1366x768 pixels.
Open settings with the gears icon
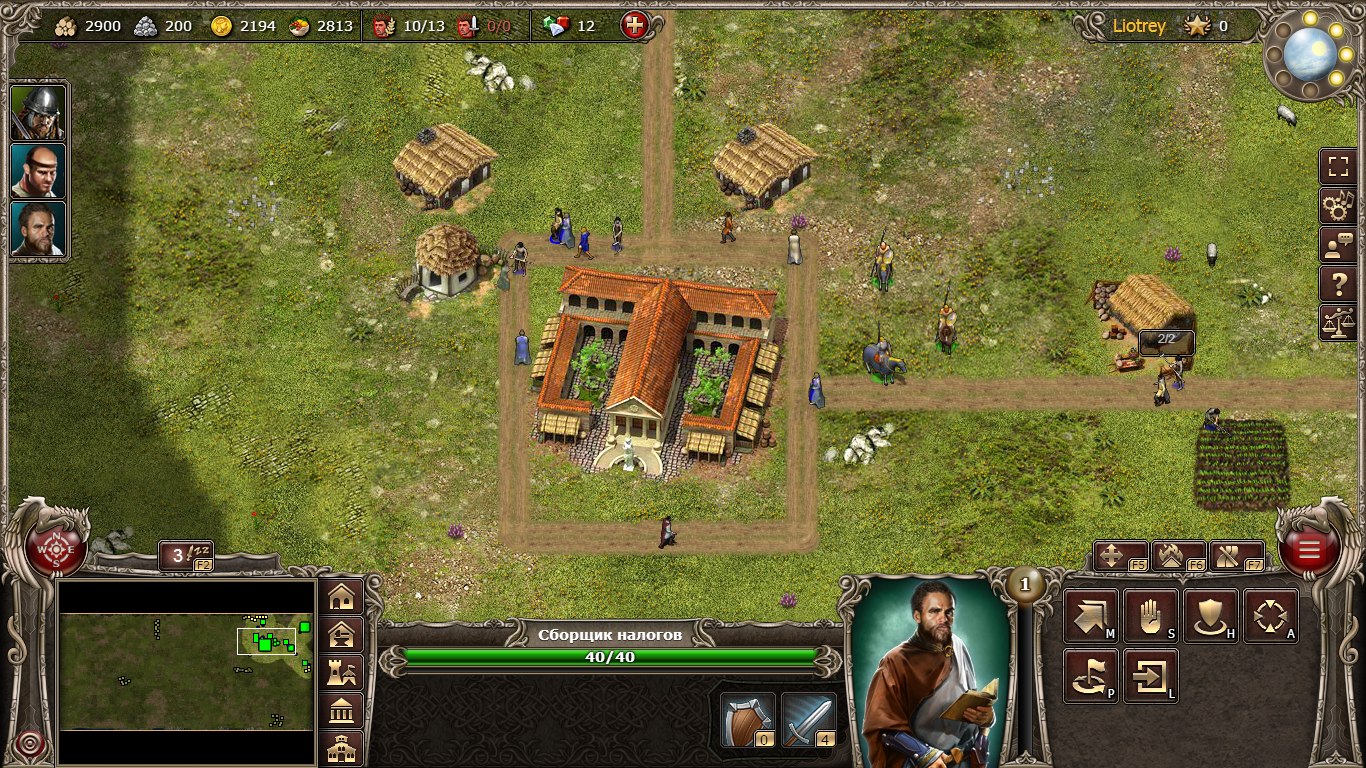pos(1337,206)
